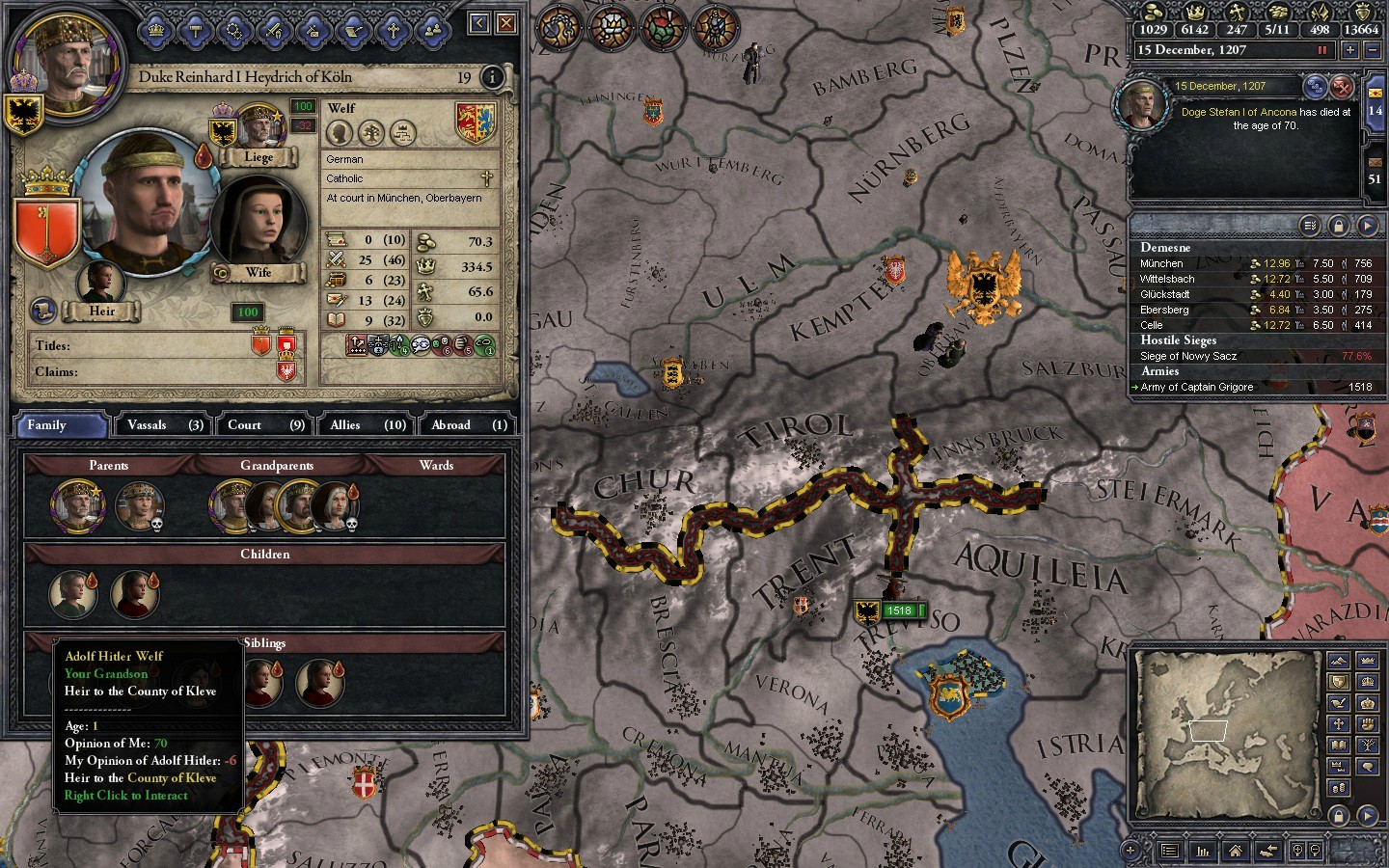The image size is (1389, 868).
Task: Select the Wife portrait
Action: [x=251, y=224]
